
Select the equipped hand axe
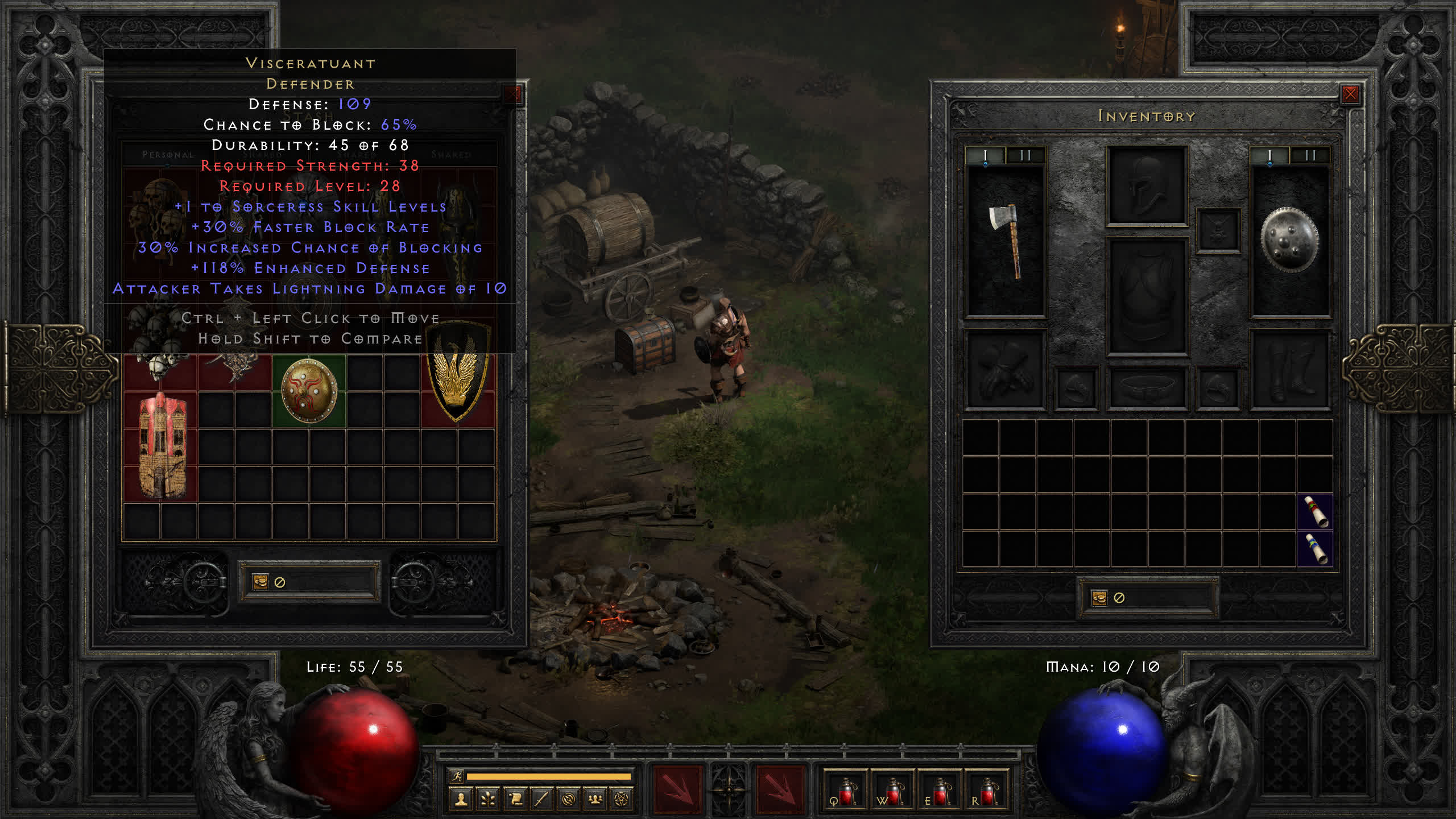(1006, 241)
